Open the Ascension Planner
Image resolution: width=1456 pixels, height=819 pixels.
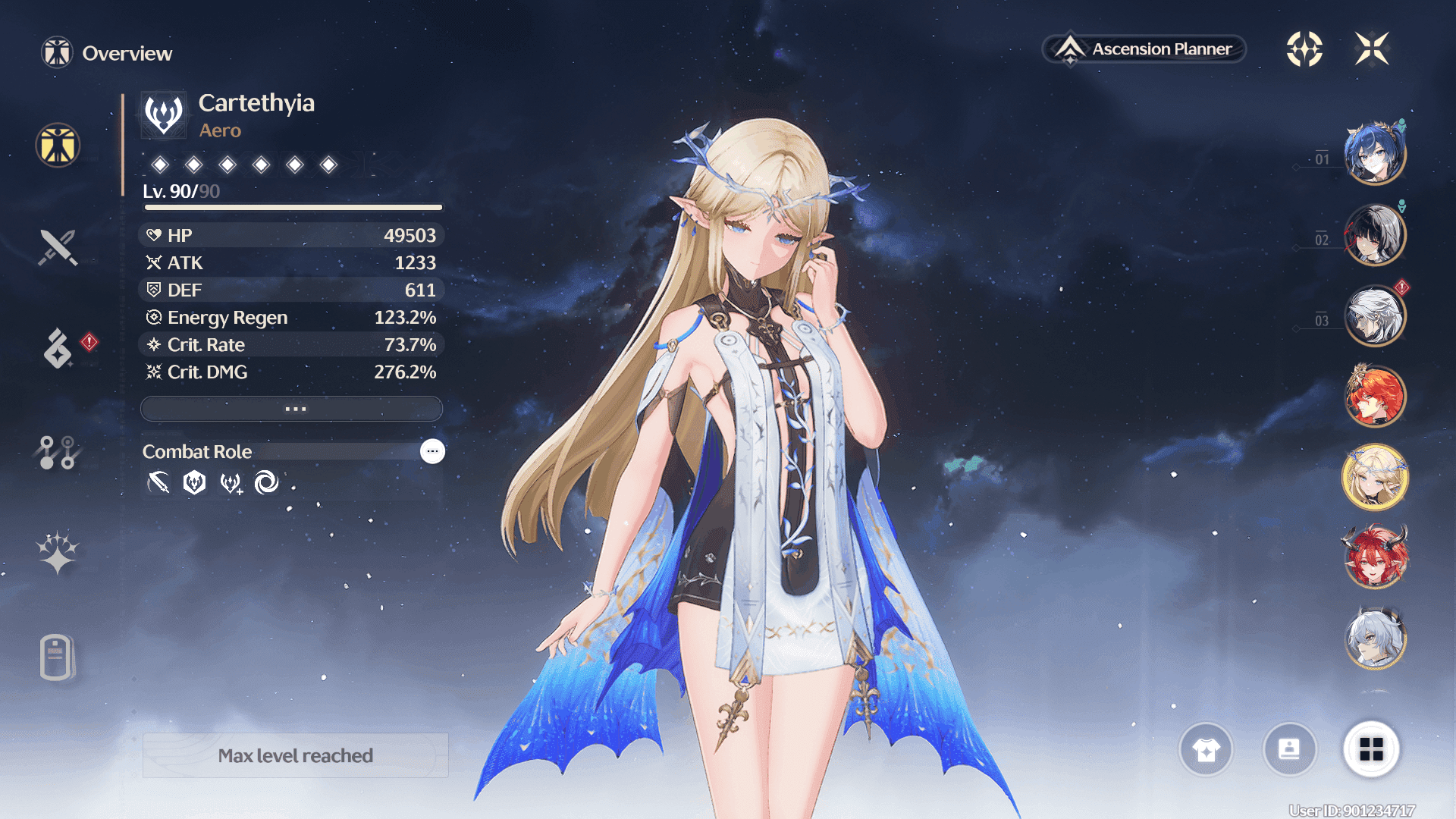(x=1144, y=49)
